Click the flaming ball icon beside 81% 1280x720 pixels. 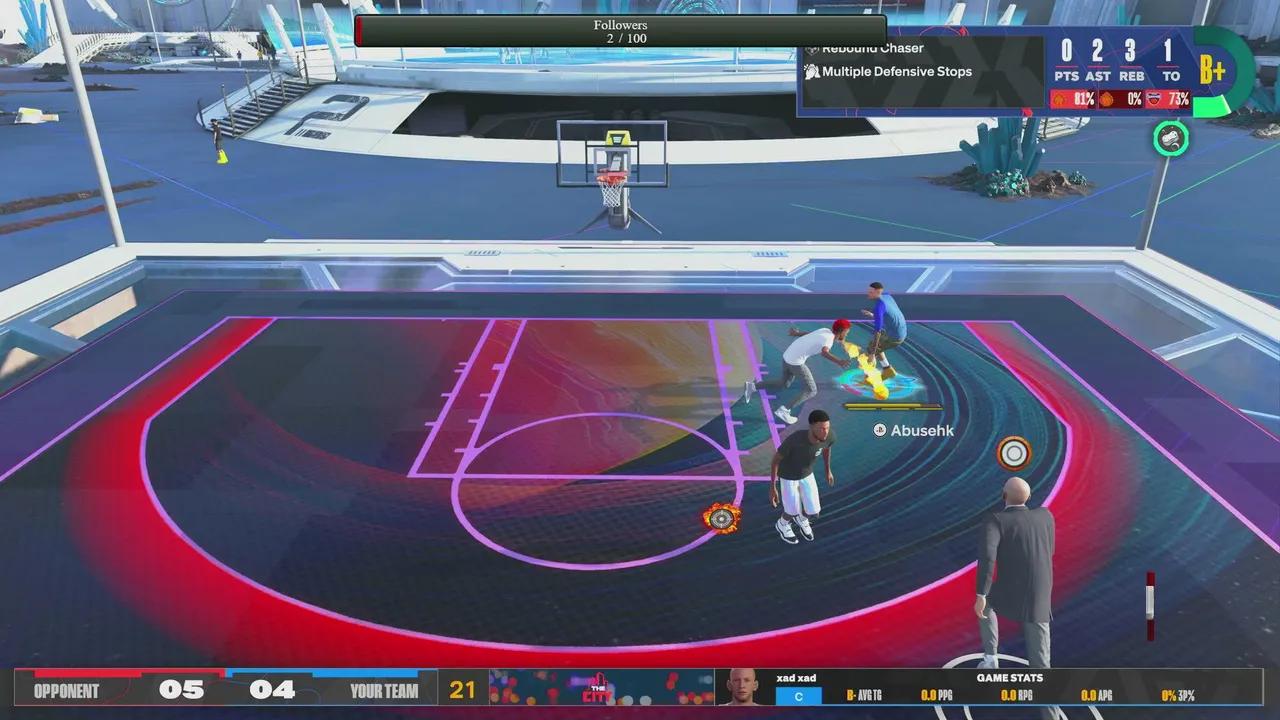(x=1058, y=99)
